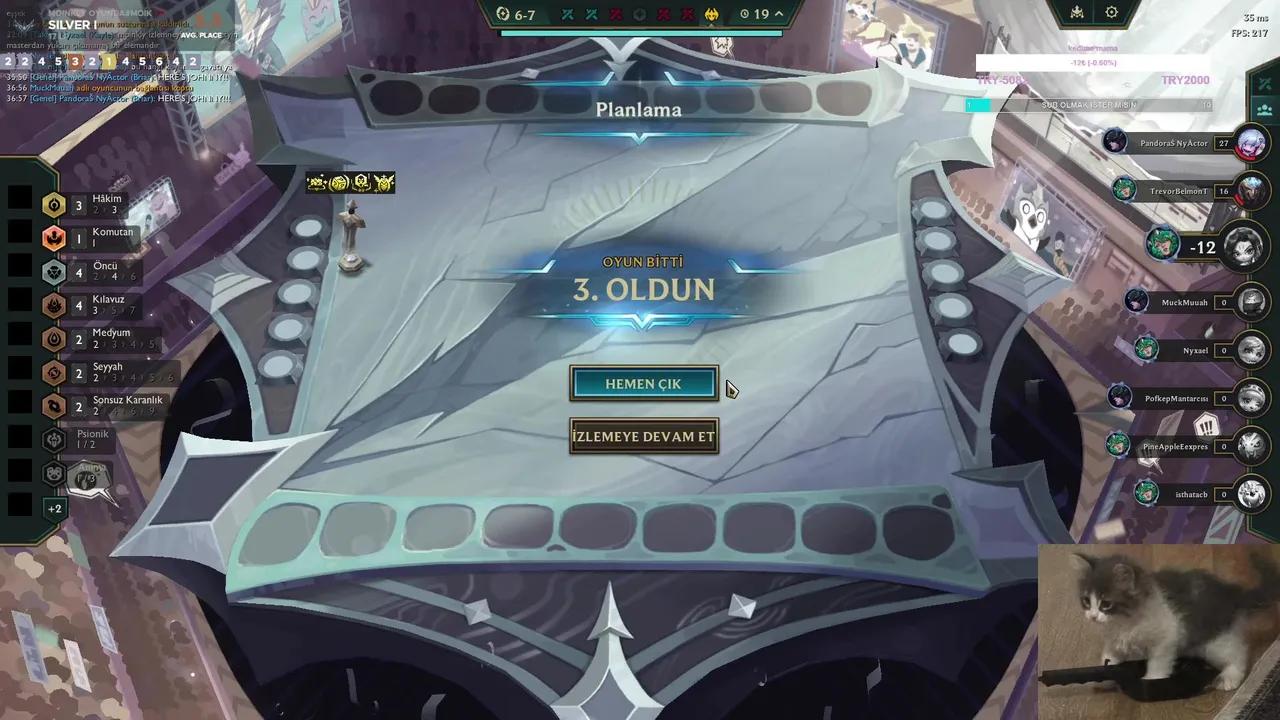The width and height of the screenshot is (1280, 720).
Task: Open the Komutan trait icon
Action: click(54, 238)
